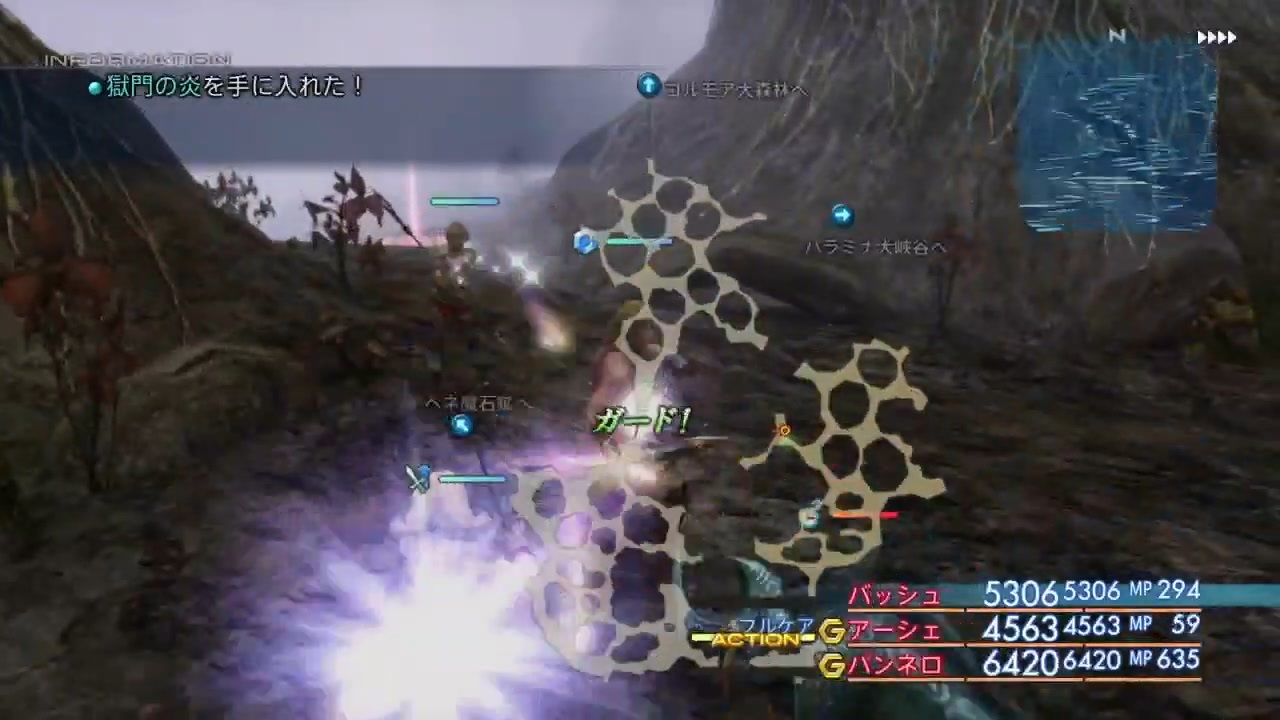Click the fast-forward speed arrows icon

1216,37
